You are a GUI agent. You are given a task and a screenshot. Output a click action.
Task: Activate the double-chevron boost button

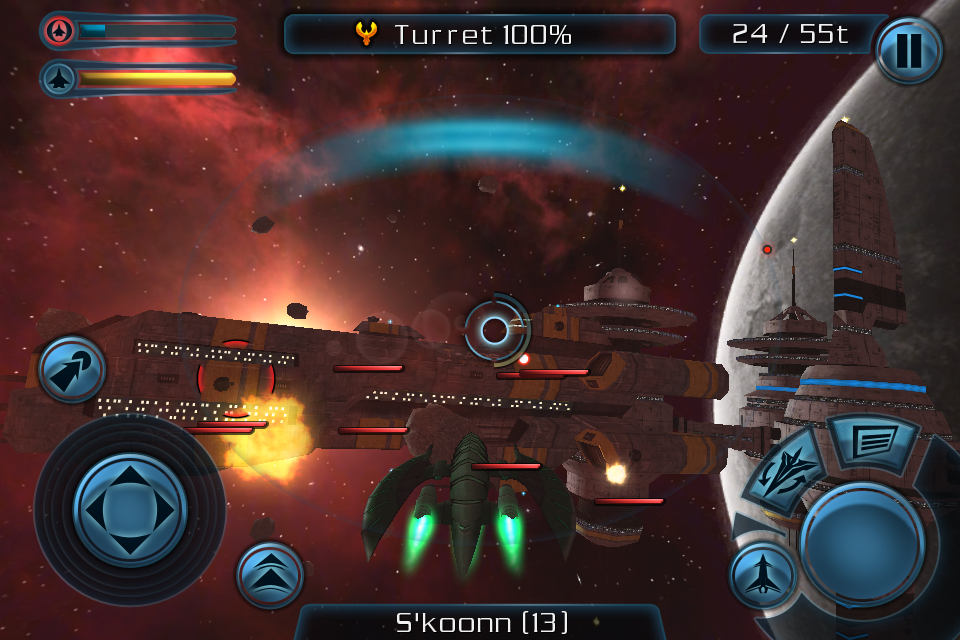click(270, 575)
